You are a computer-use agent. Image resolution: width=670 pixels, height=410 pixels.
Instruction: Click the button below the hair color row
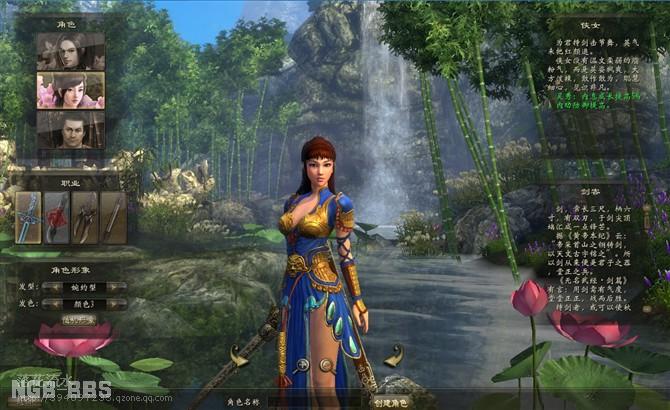tap(79, 320)
